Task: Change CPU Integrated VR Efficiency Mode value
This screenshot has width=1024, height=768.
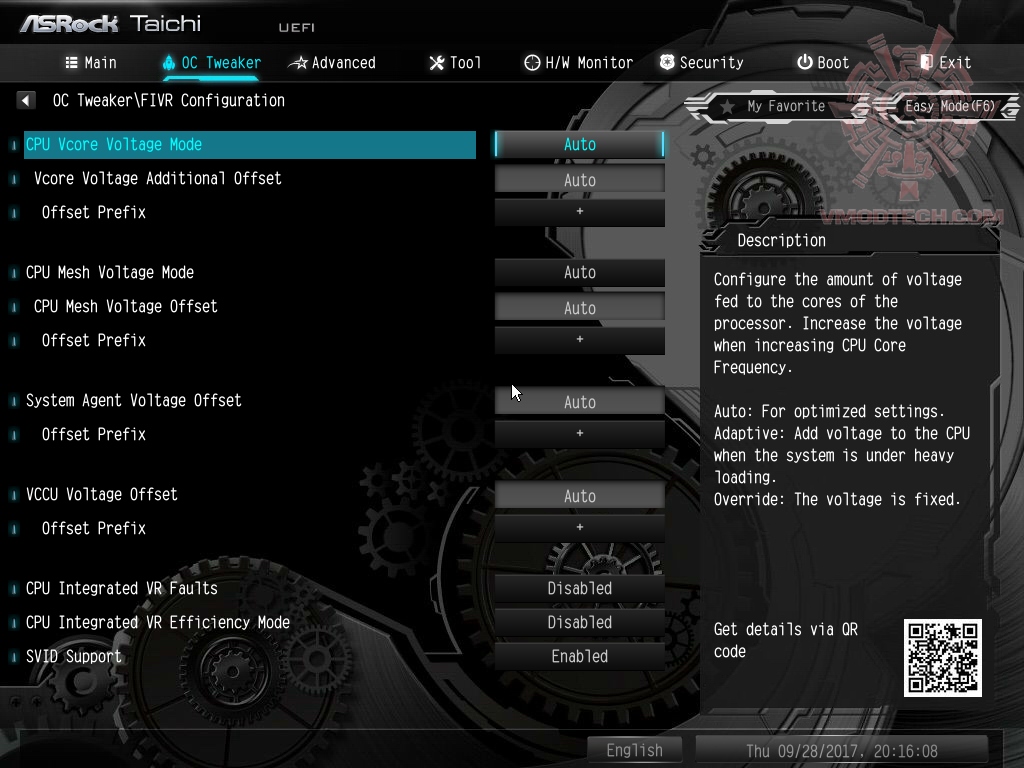Action: (x=579, y=622)
